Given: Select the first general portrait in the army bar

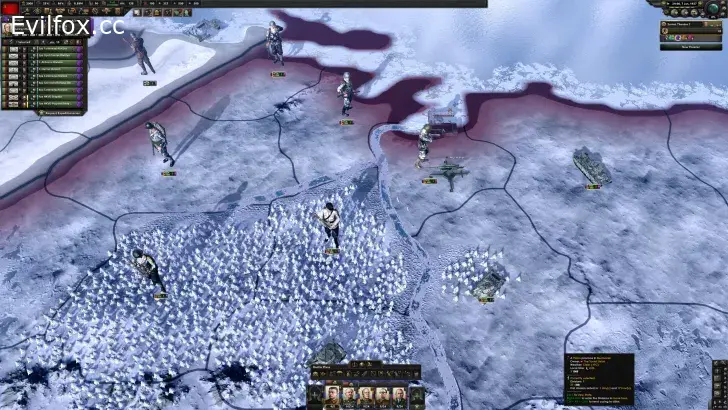Looking at the screenshot, I should (x=332, y=393).
